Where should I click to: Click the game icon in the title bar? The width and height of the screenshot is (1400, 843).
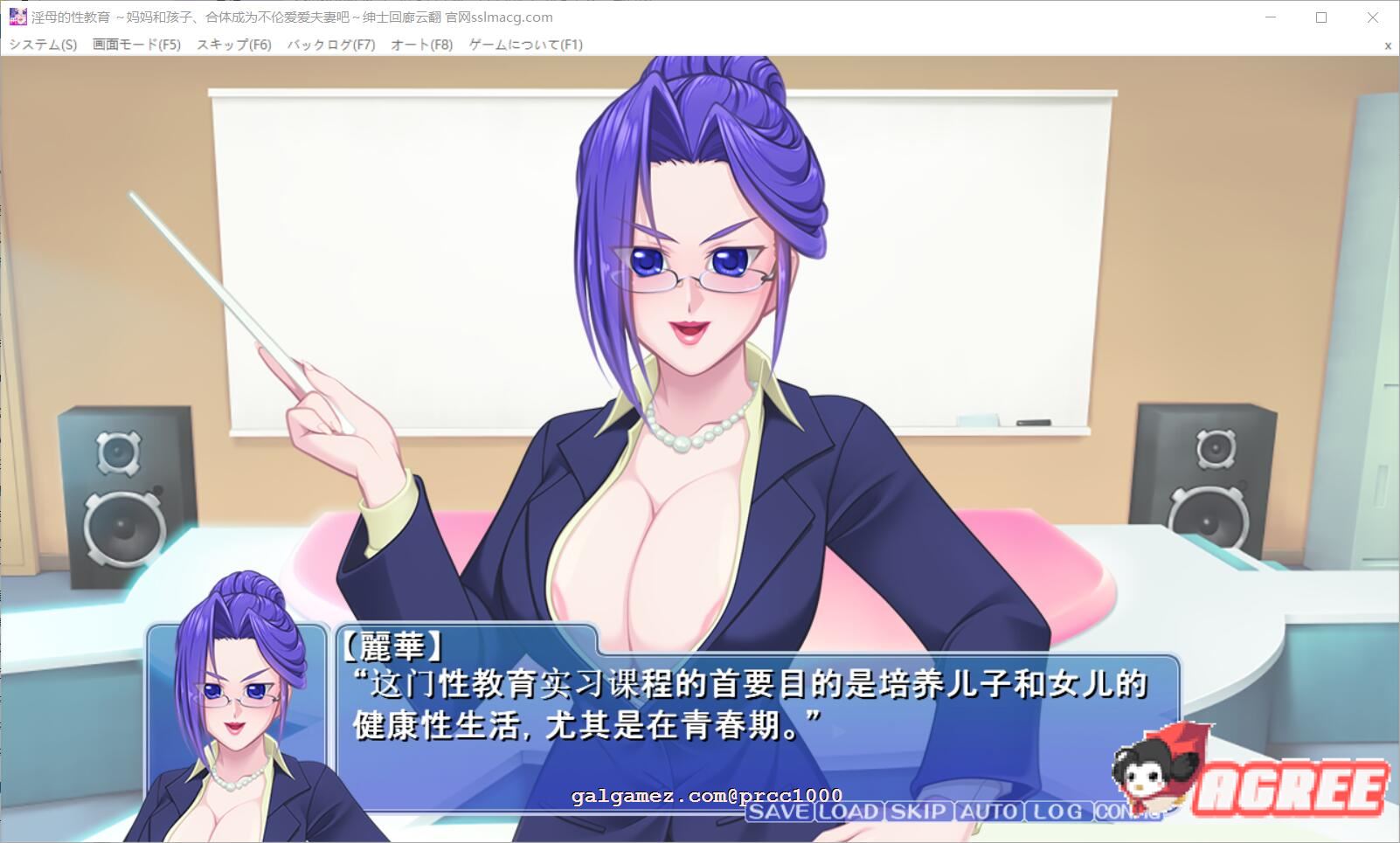click(17, 17)
